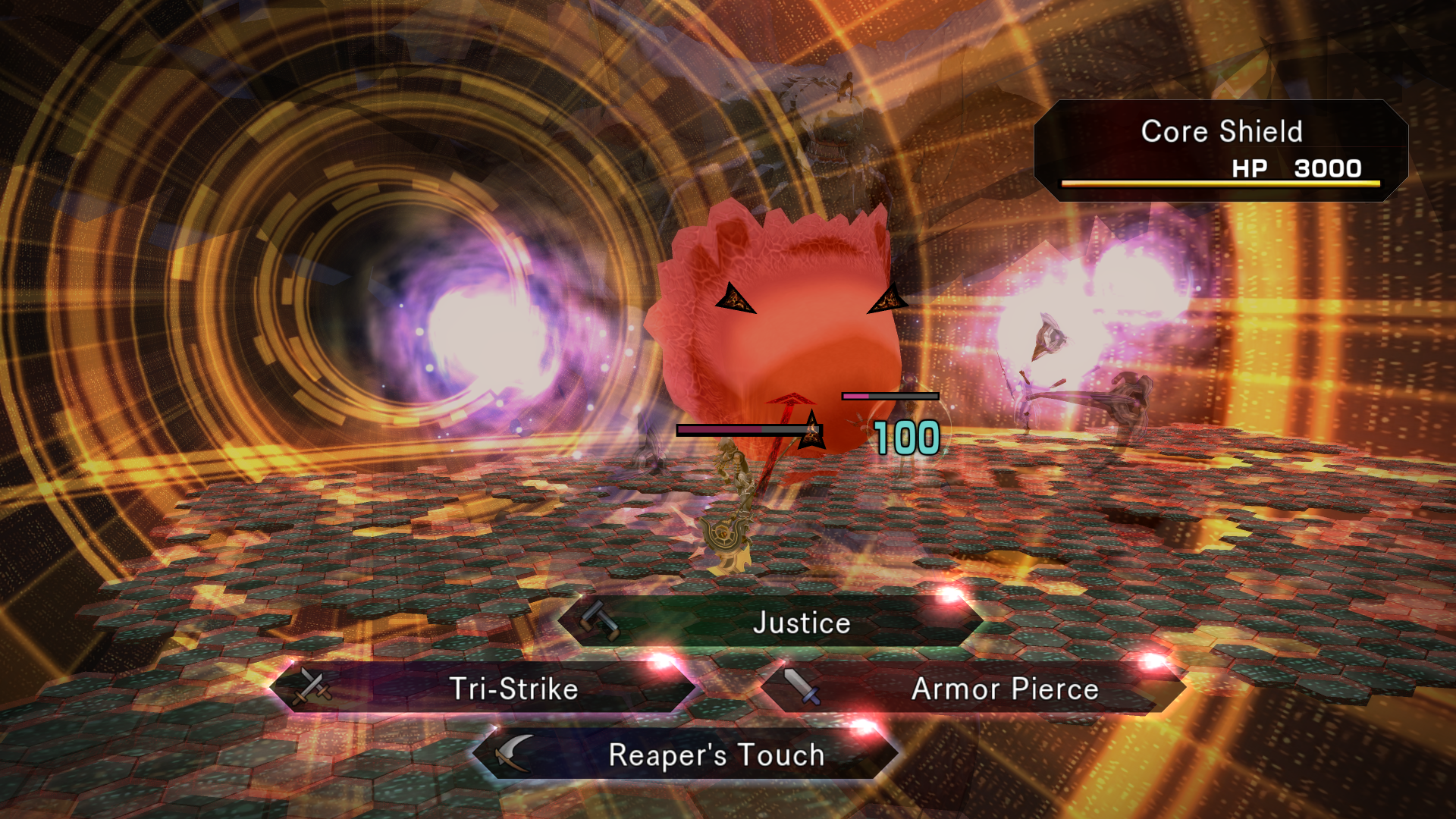This screenshot has width=1456, height=819.
Task: Activate Reaper's Touch skill
Action: (x=686, y=755)
